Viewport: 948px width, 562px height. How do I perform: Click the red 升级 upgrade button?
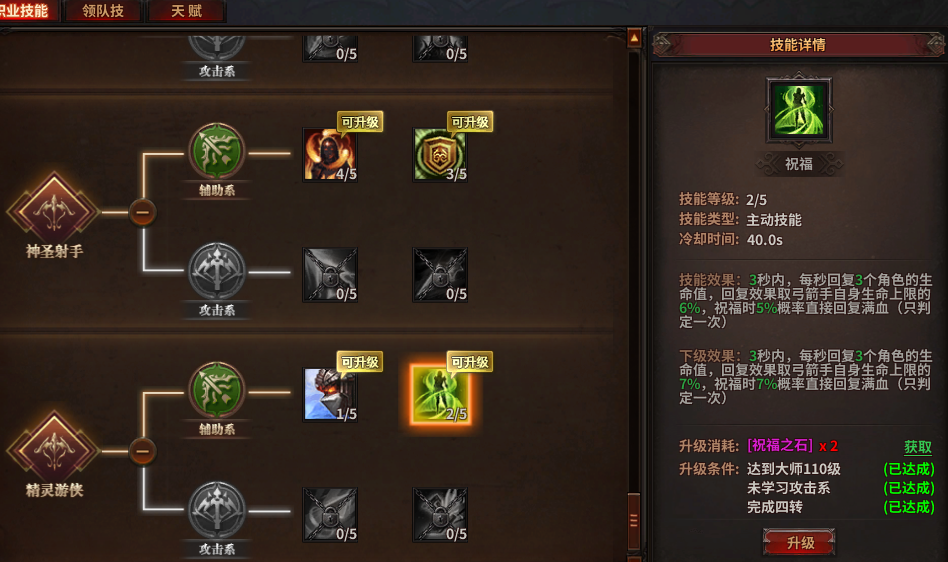point(799,543)
